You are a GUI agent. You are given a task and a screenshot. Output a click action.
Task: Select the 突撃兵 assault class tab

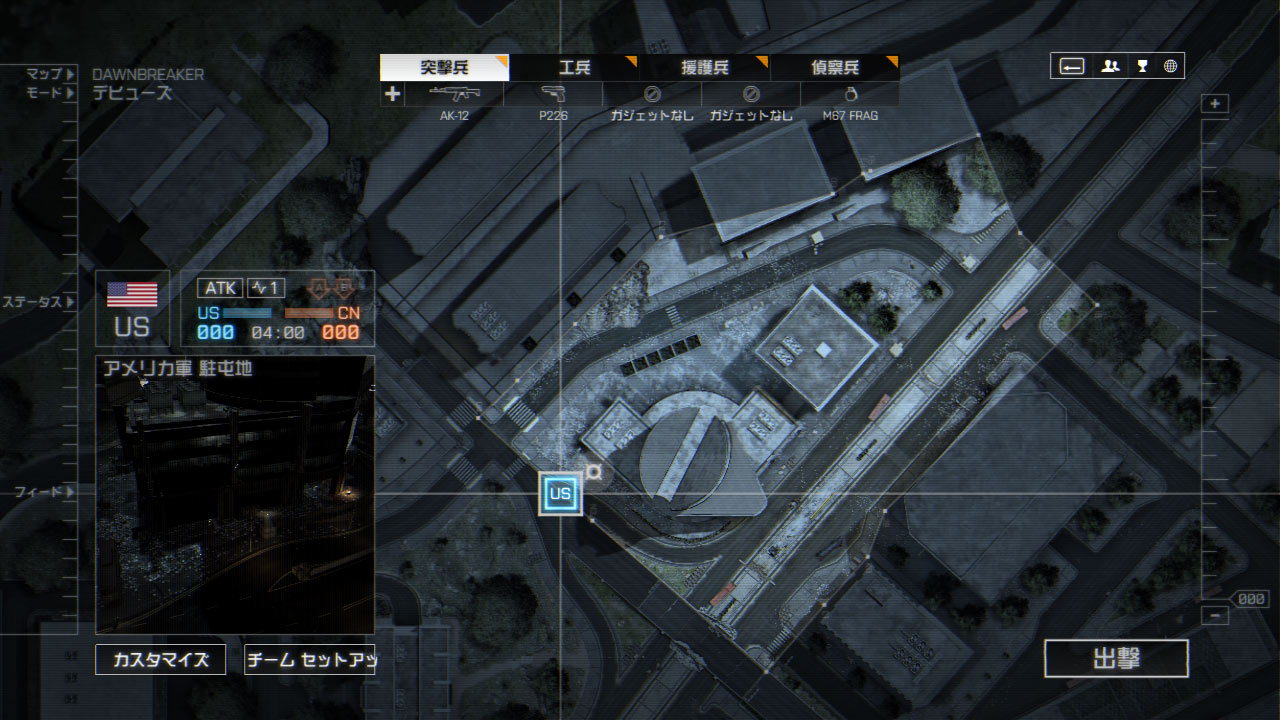pos(444,68)
